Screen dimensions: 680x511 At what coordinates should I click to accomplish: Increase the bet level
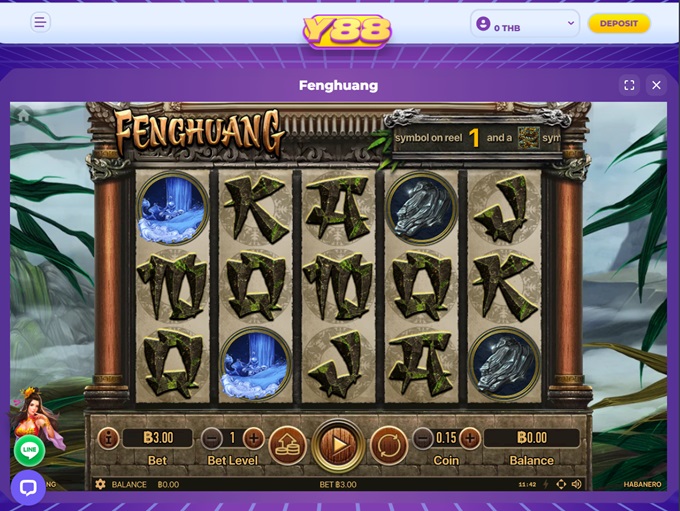[254, 438]
